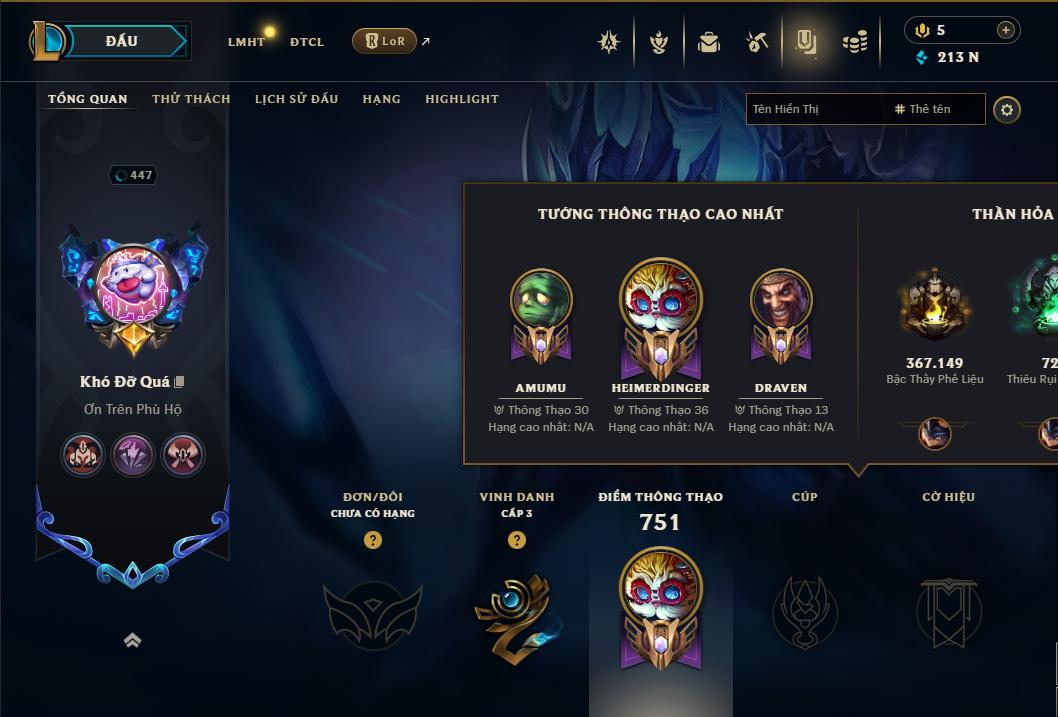Go to the Tổng Quan tab
Image resolution: width=1058 pixels, height=717 pixels.
pyautogui.click(x=88, y=99)
